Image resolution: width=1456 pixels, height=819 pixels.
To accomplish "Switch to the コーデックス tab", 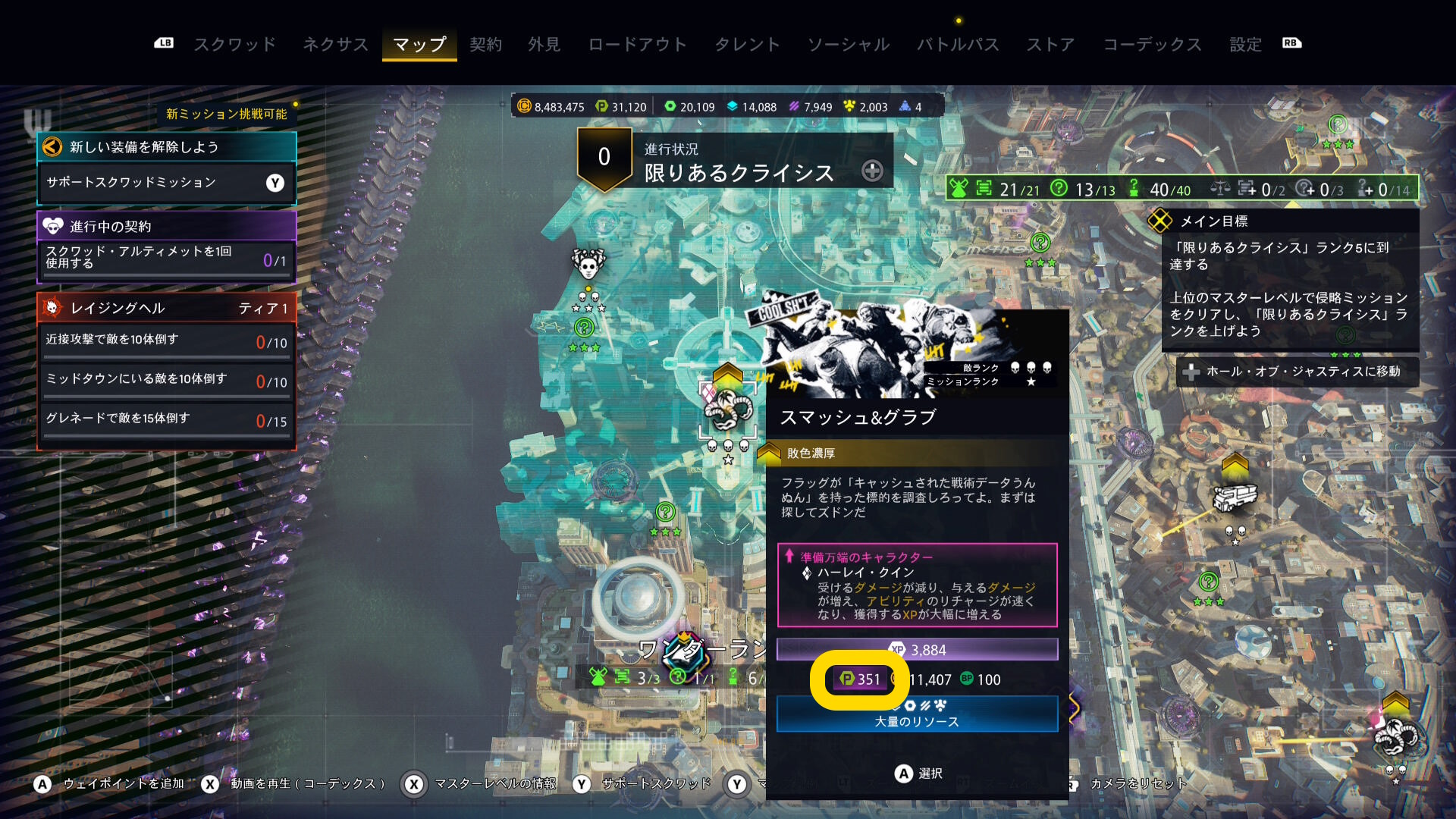I will [1152, 45].
